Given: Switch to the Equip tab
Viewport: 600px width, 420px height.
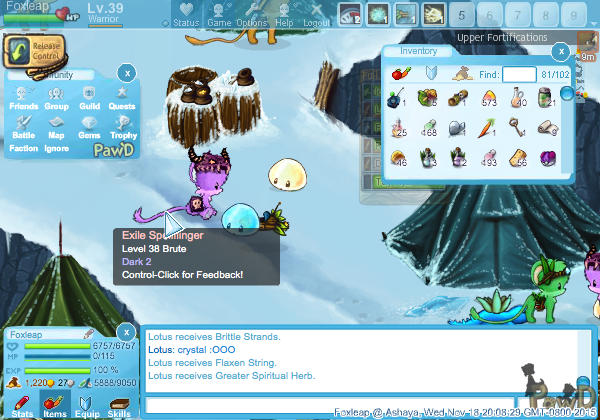Looking at the screenshot, I should point(87,405).
